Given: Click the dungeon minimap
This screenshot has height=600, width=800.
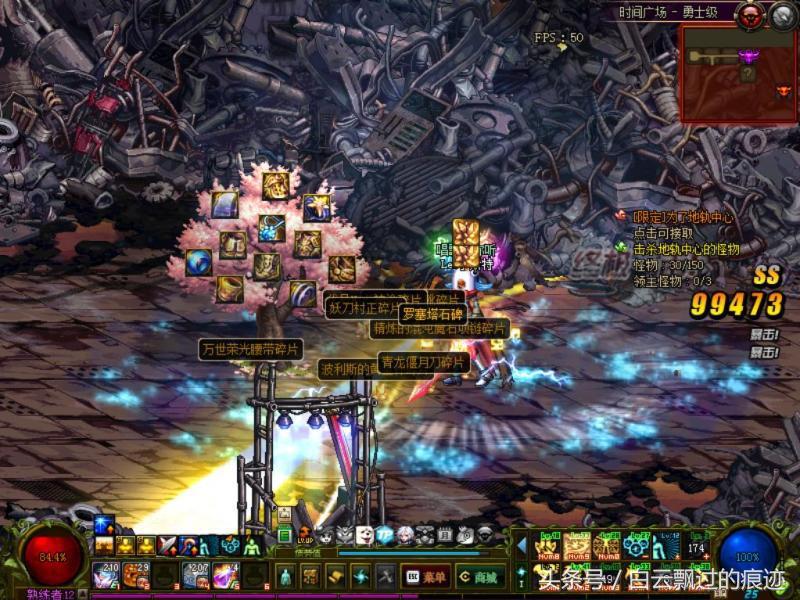Looking at the screenshot, I should click(x=738, y=74).
